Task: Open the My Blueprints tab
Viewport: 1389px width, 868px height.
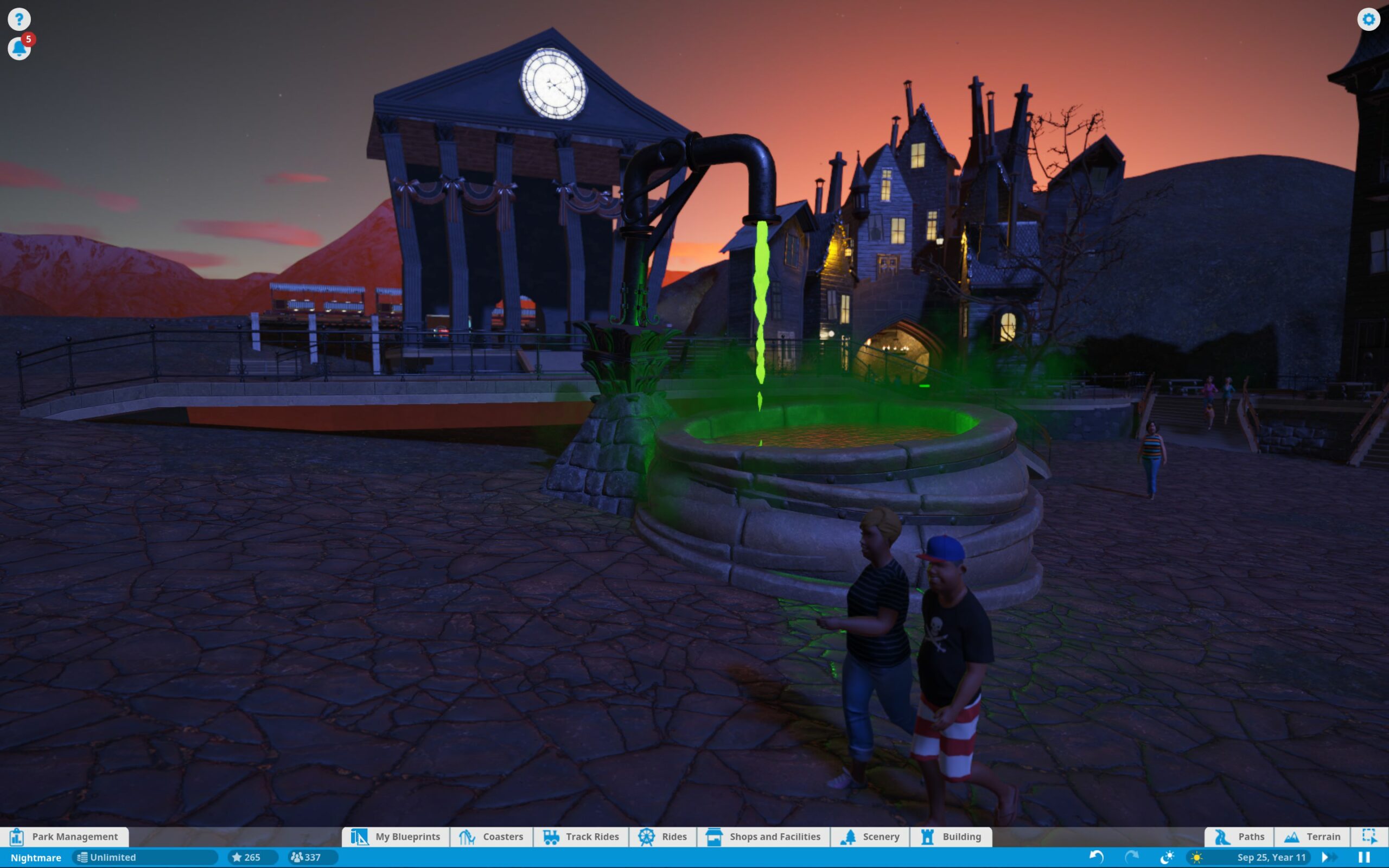Action: (x=396, y=837)
